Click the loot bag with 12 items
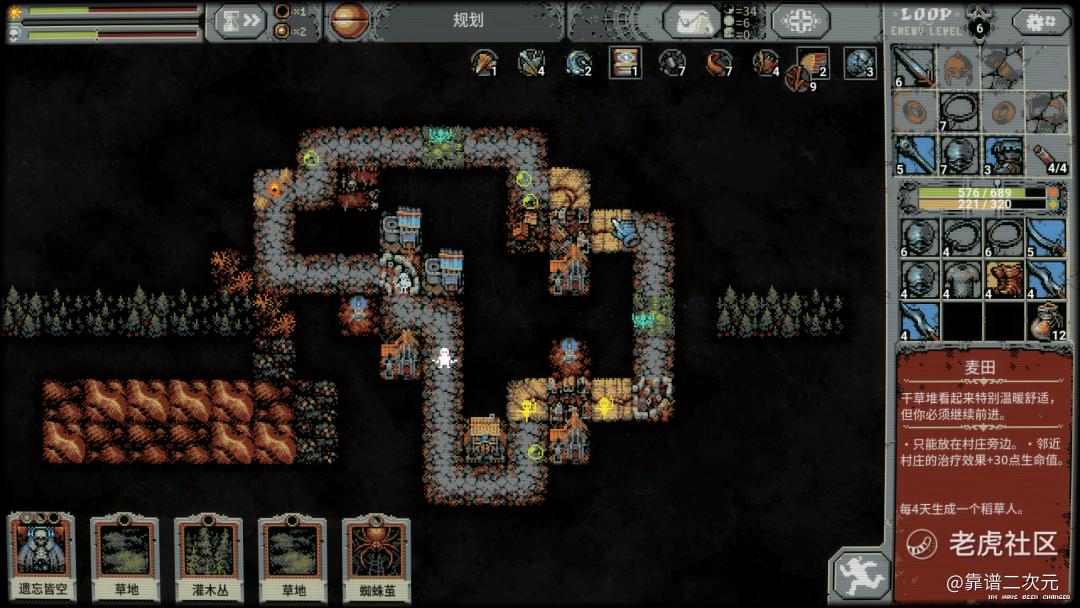The width and height of the screenshot is (1080, 608). (x=1045, y=321)
